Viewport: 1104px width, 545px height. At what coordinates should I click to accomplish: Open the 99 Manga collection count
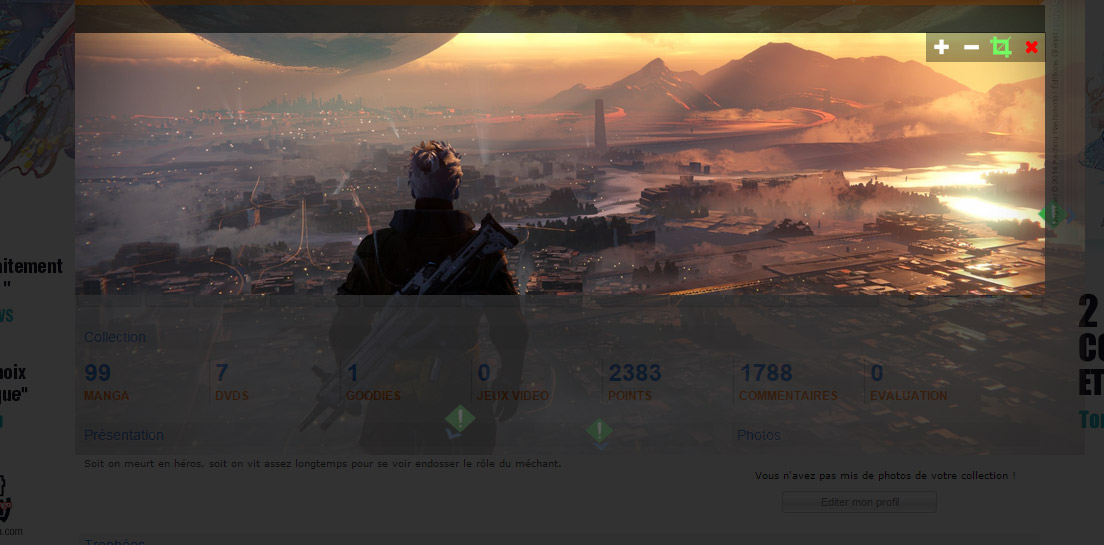98,374
